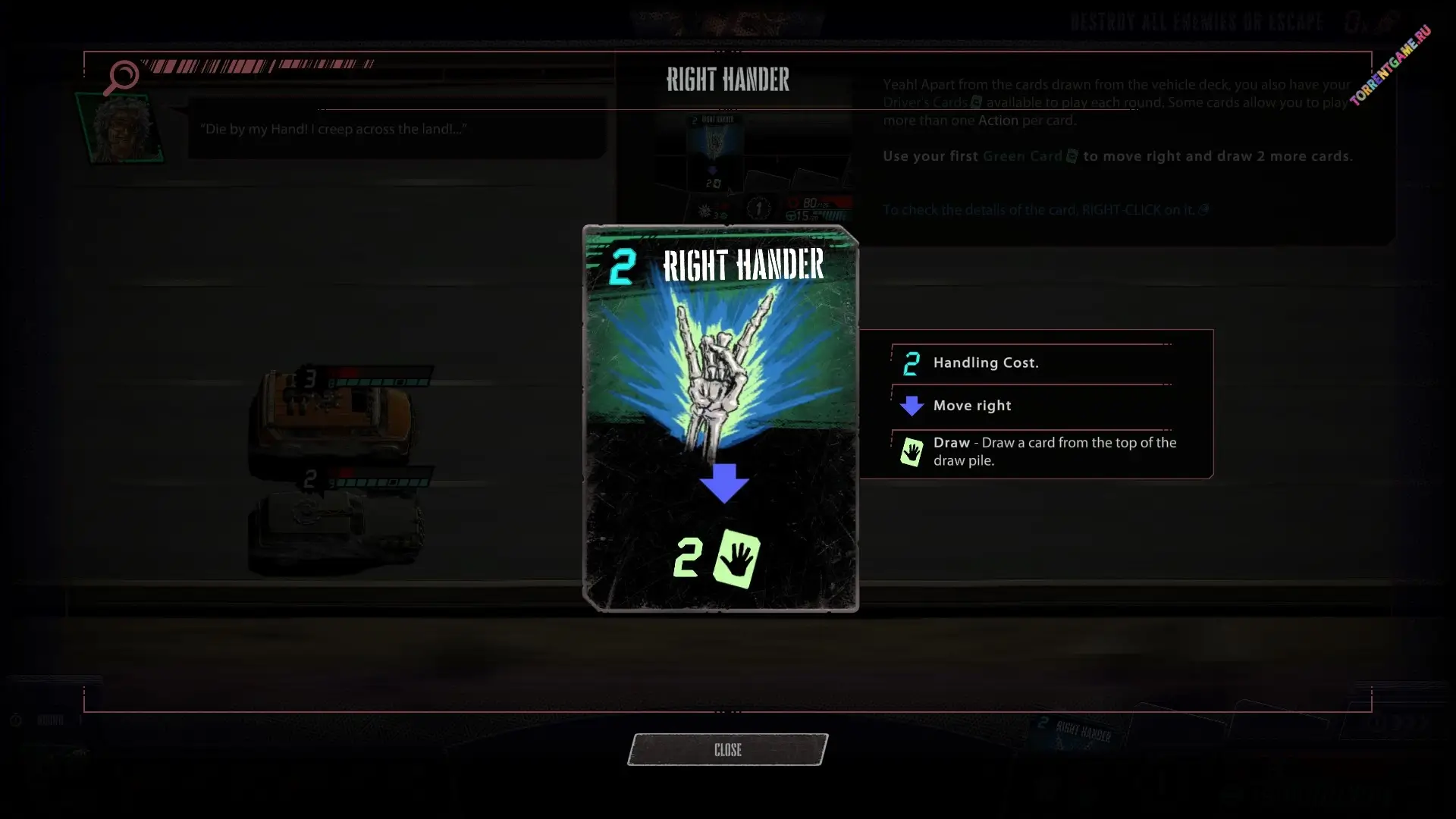Select the enlarged Right Hander card

[x=720, y=419]
